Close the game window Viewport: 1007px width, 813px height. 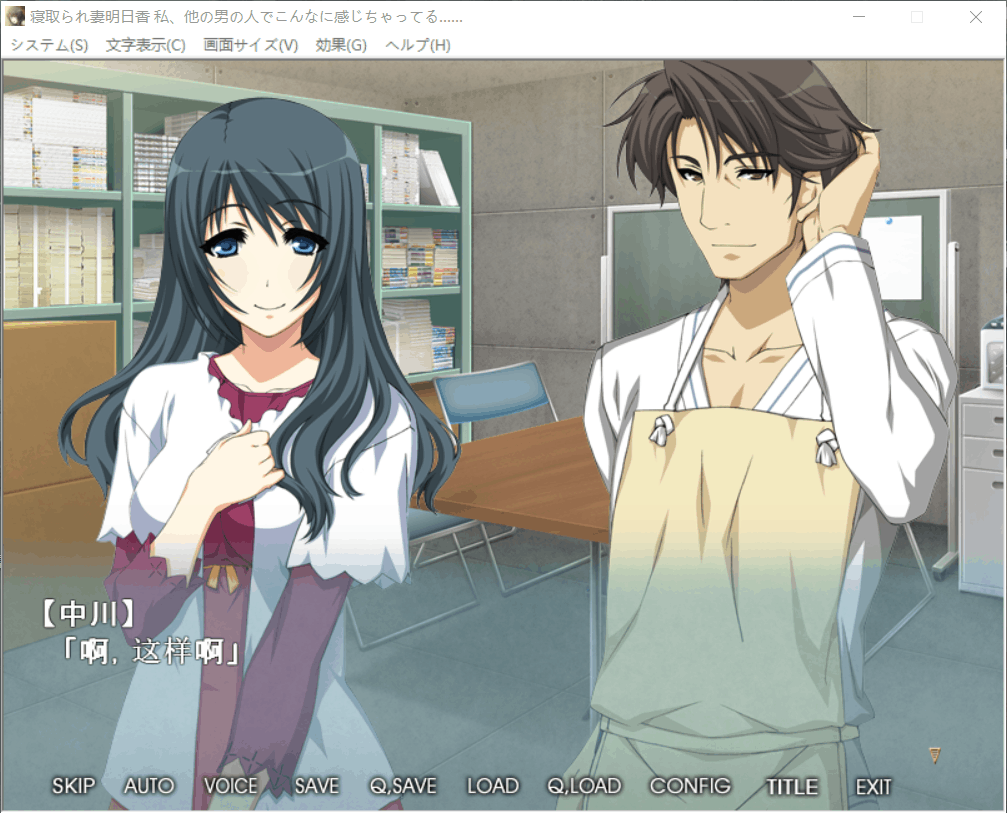(x=976, y=17)
